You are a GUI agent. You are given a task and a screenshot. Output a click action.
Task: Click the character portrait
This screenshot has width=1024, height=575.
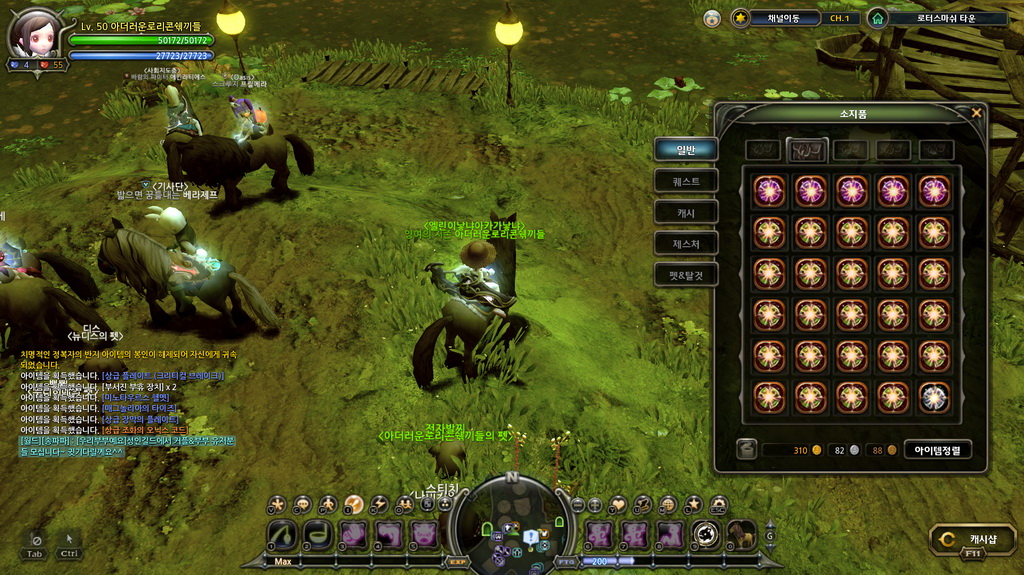coord(35,33)
